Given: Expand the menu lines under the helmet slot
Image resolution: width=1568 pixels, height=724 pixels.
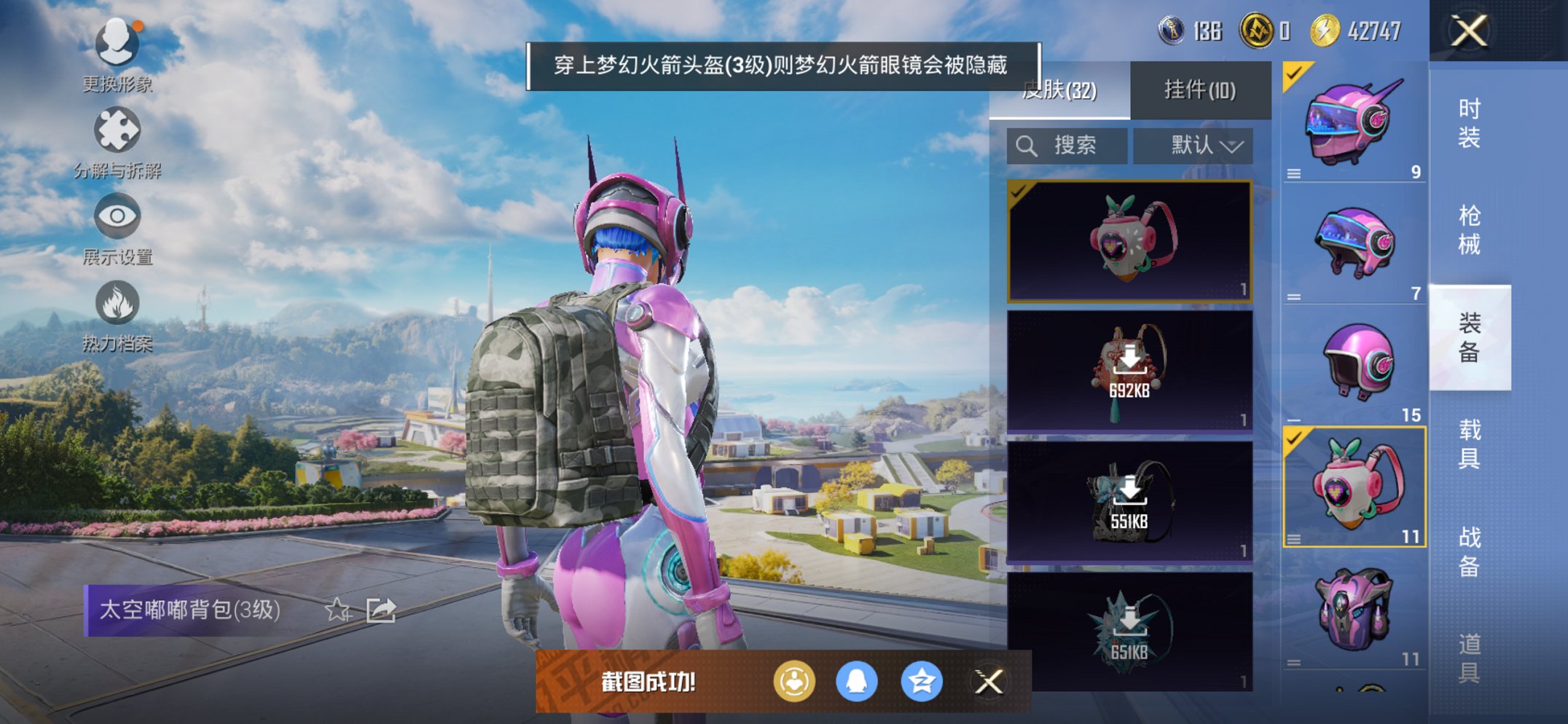Looking at the screenshot, I should point(1293,173).
